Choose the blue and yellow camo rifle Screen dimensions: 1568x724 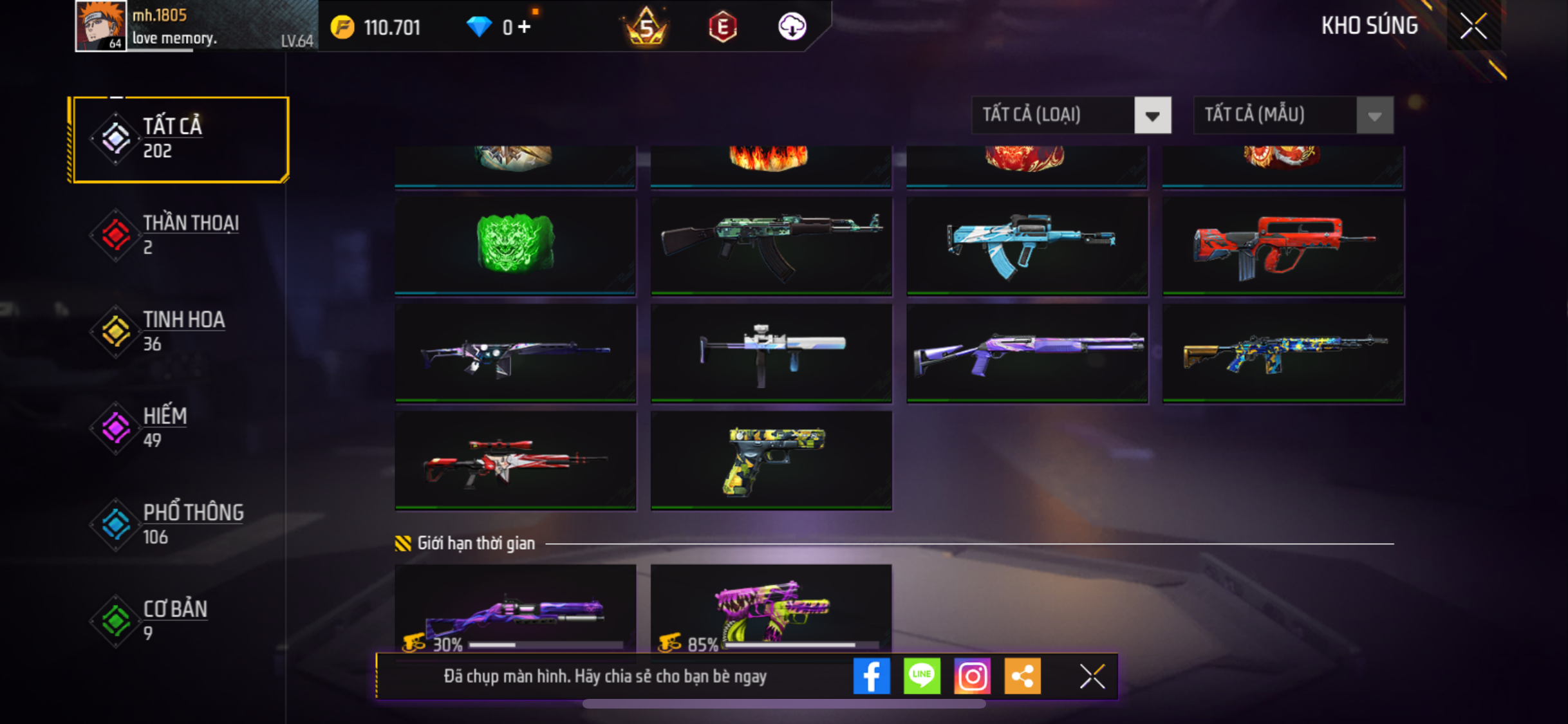pyautogui.click(x=1283, y=353)
